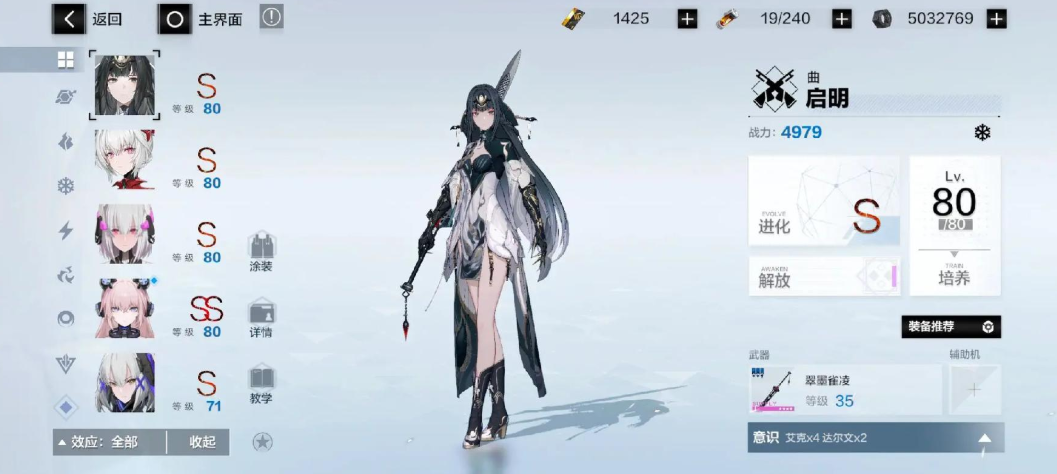Open the Lv. 80 培养 training panel
Image resolution: width=1057 pixels, height=474 pixels.
click(x=954, y=225)
